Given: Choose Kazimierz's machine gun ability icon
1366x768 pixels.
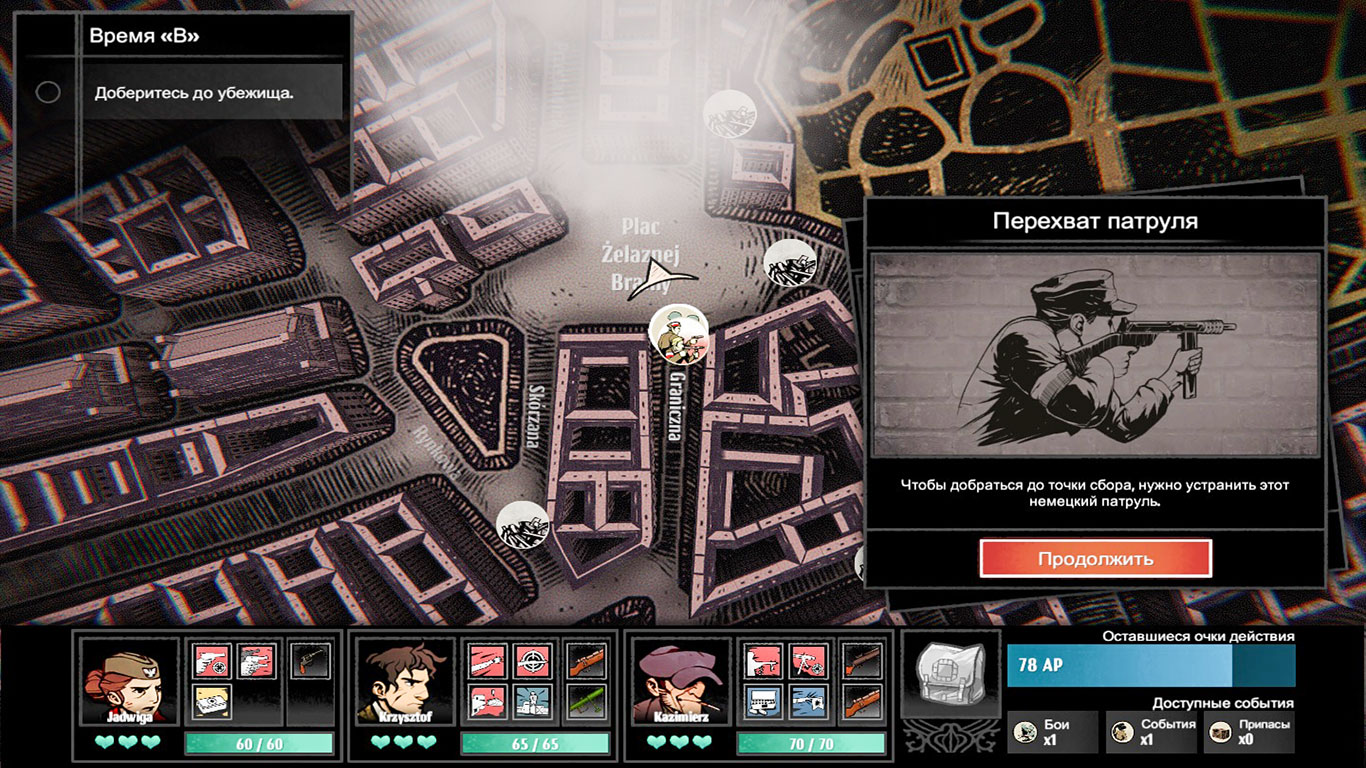Looking at the screenshot, I should pos(807,661).
